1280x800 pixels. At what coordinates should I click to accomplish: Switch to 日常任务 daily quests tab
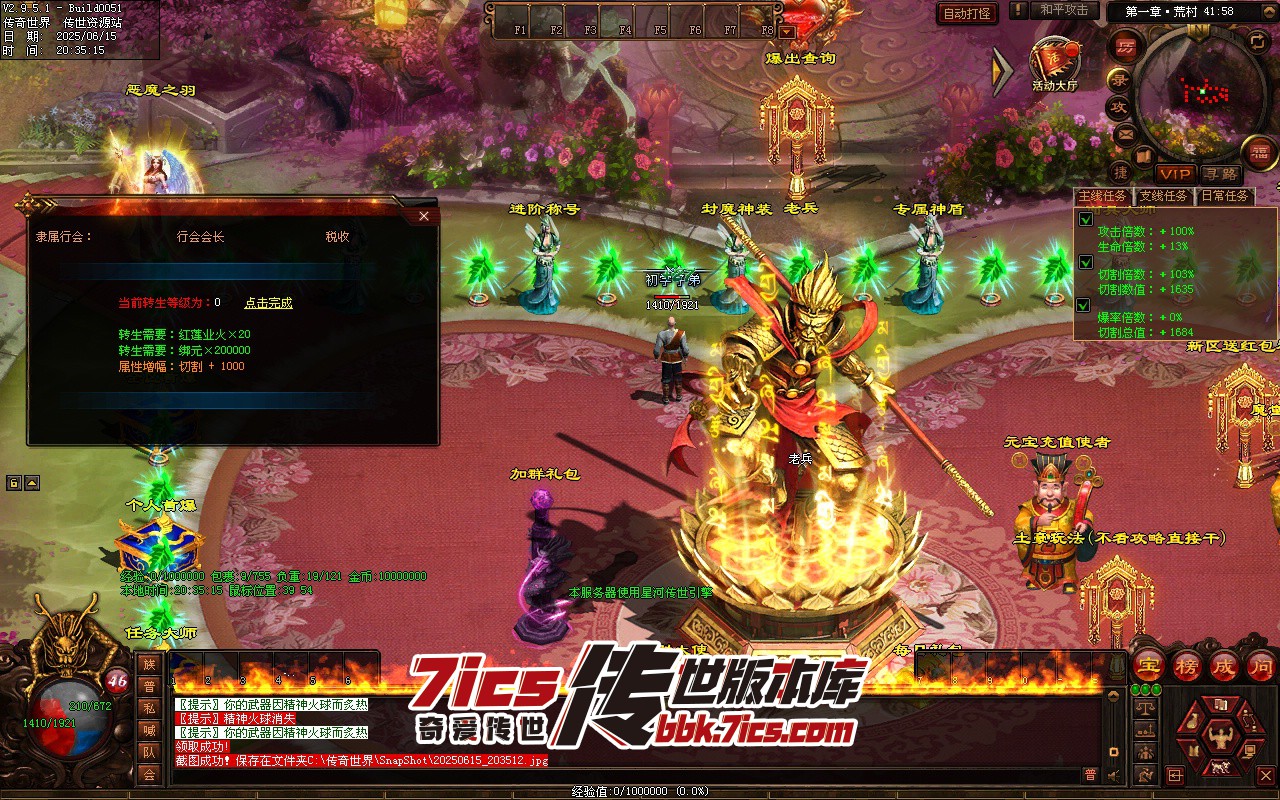[x=1224, y=196]
